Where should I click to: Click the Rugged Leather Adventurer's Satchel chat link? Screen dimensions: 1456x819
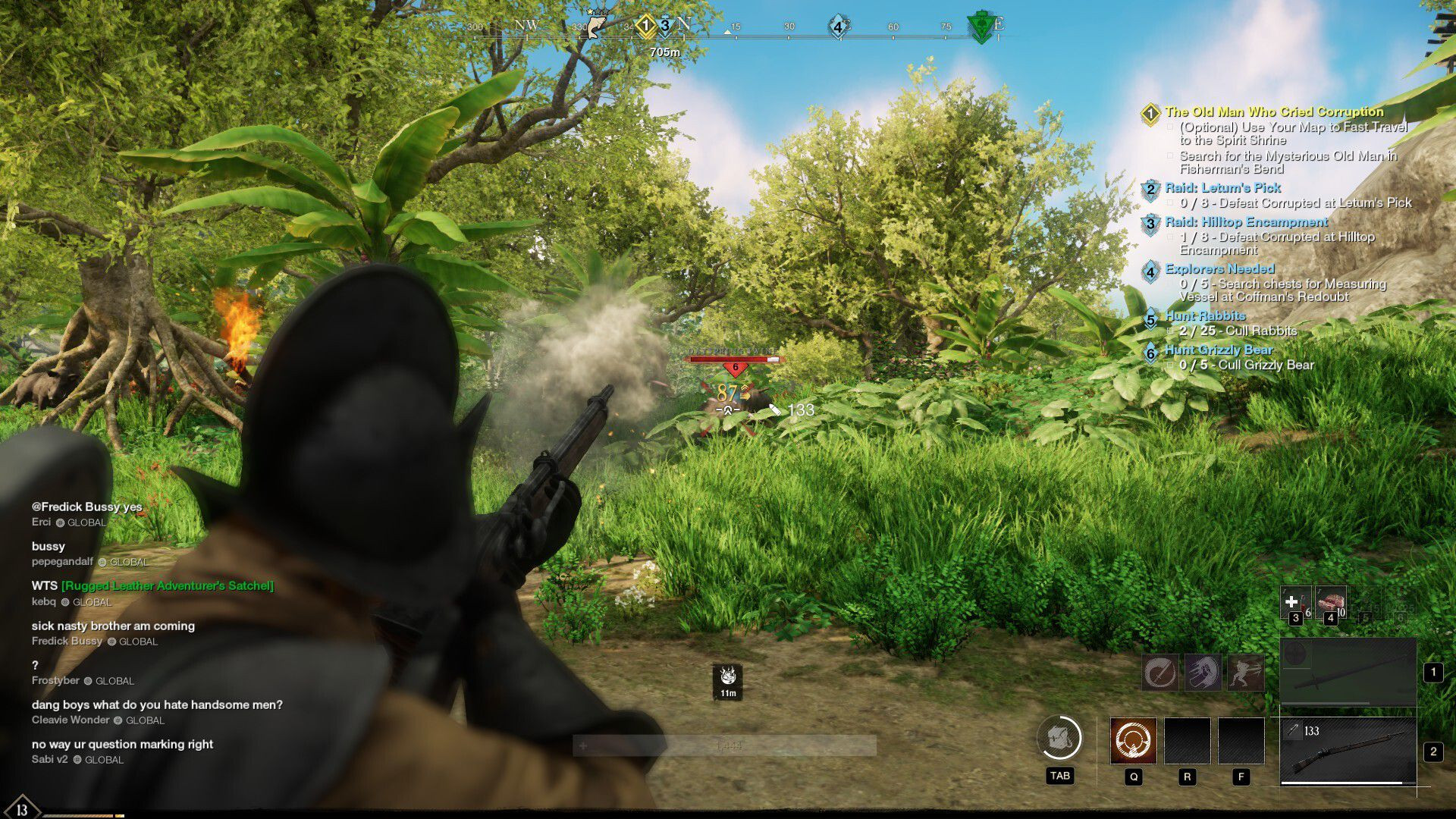tap(168, 585)
